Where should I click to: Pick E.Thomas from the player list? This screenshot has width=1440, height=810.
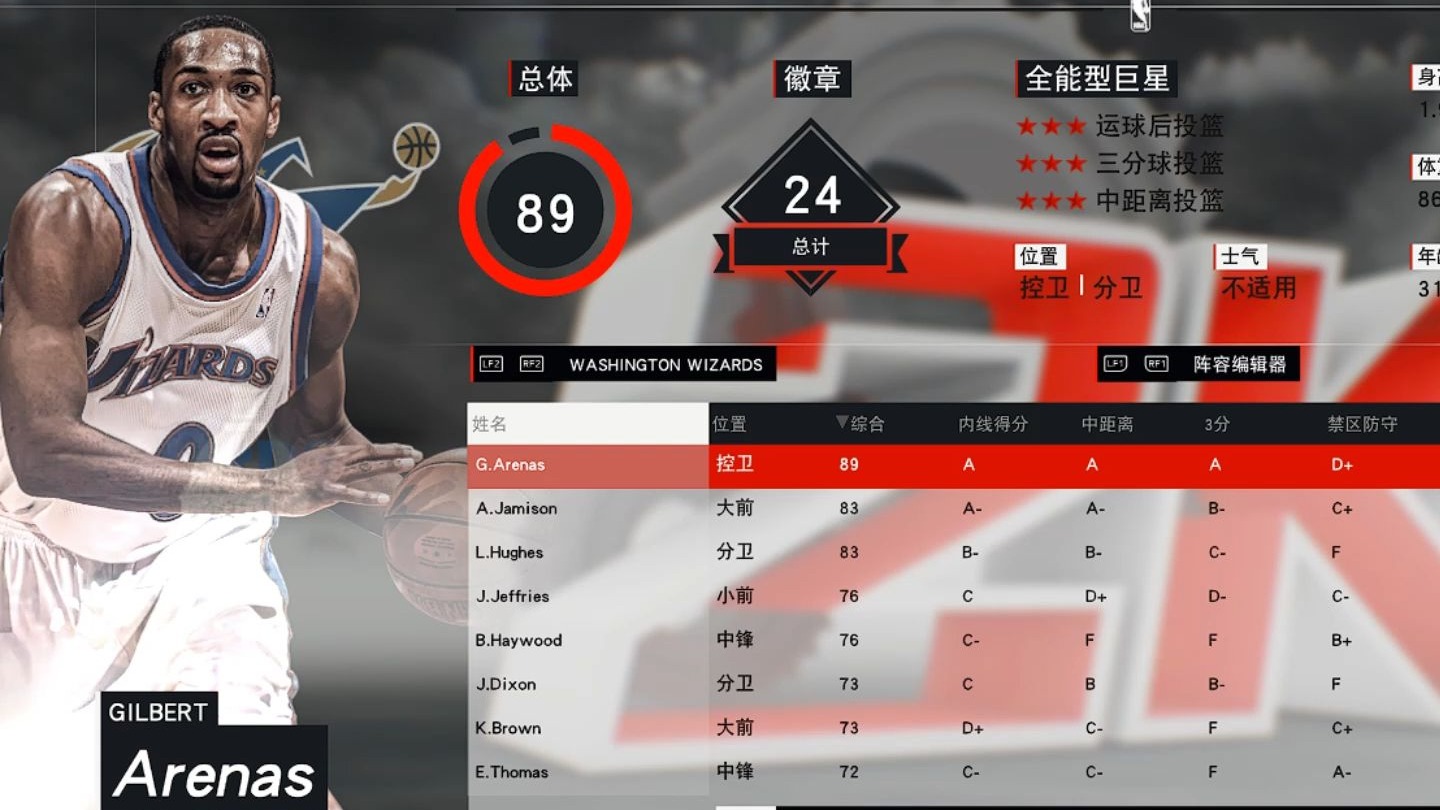point(512,773)
